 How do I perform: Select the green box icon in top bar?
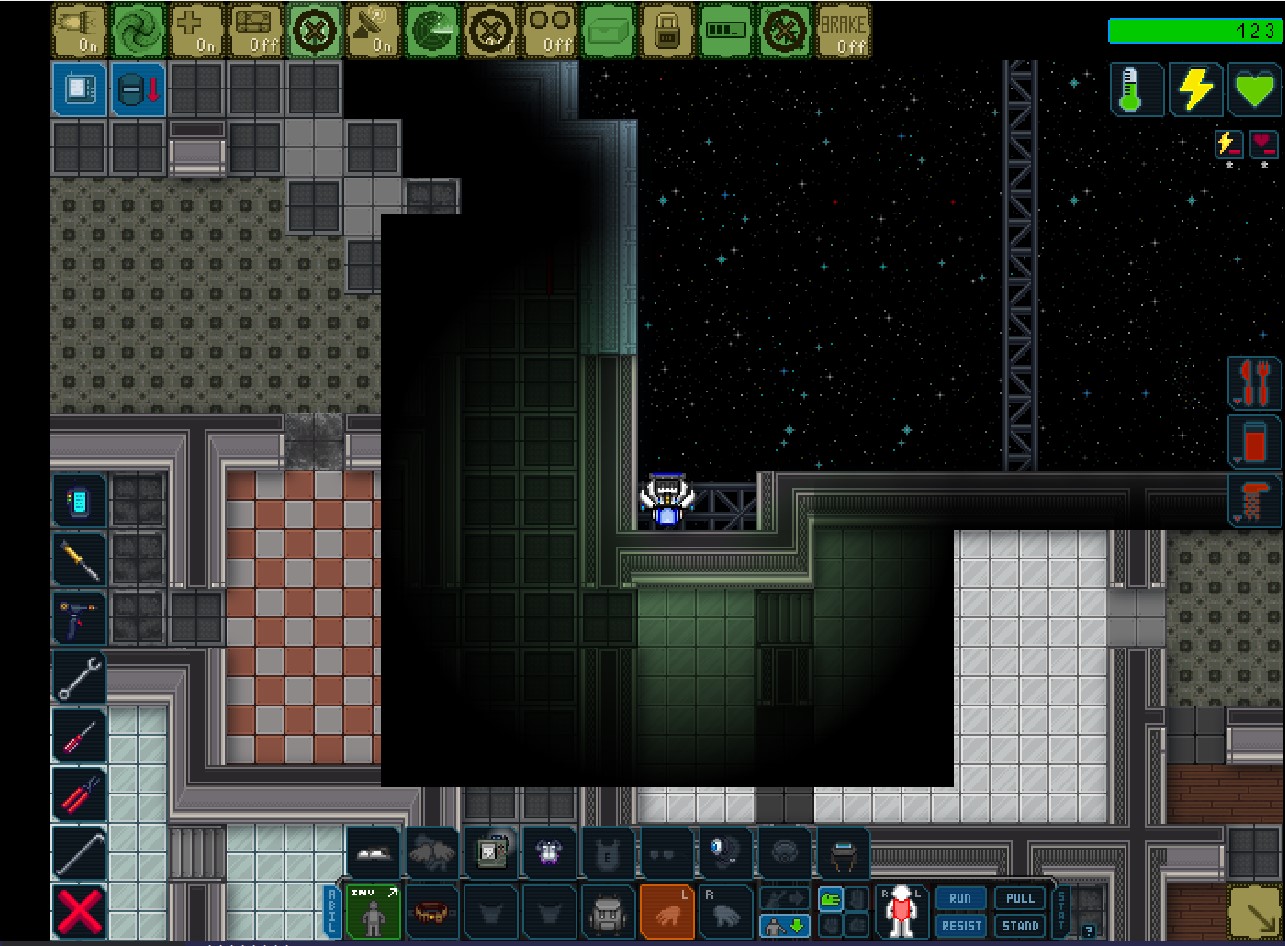click(608, 31)
